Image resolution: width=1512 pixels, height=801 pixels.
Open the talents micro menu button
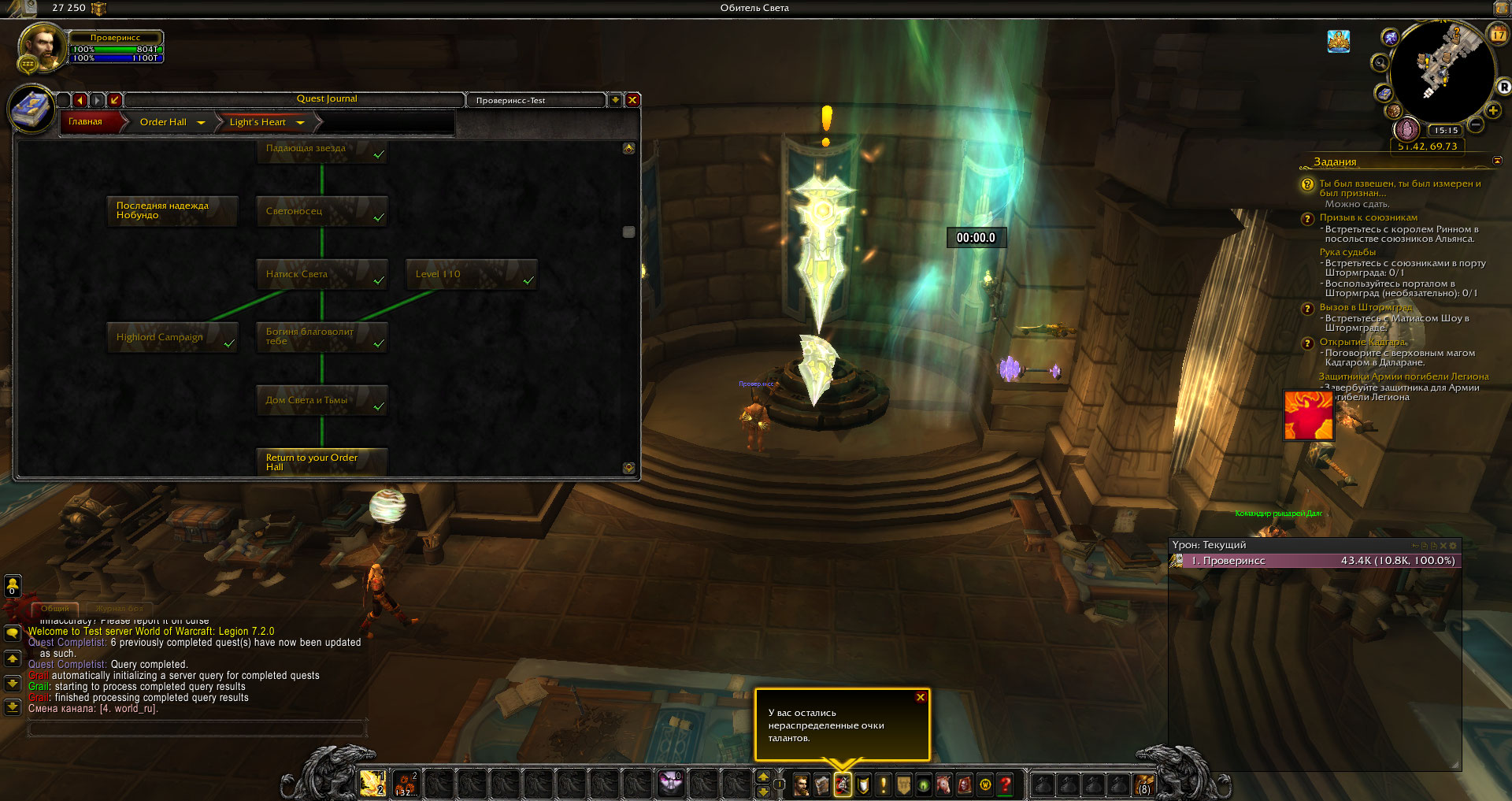click(842, 784)
